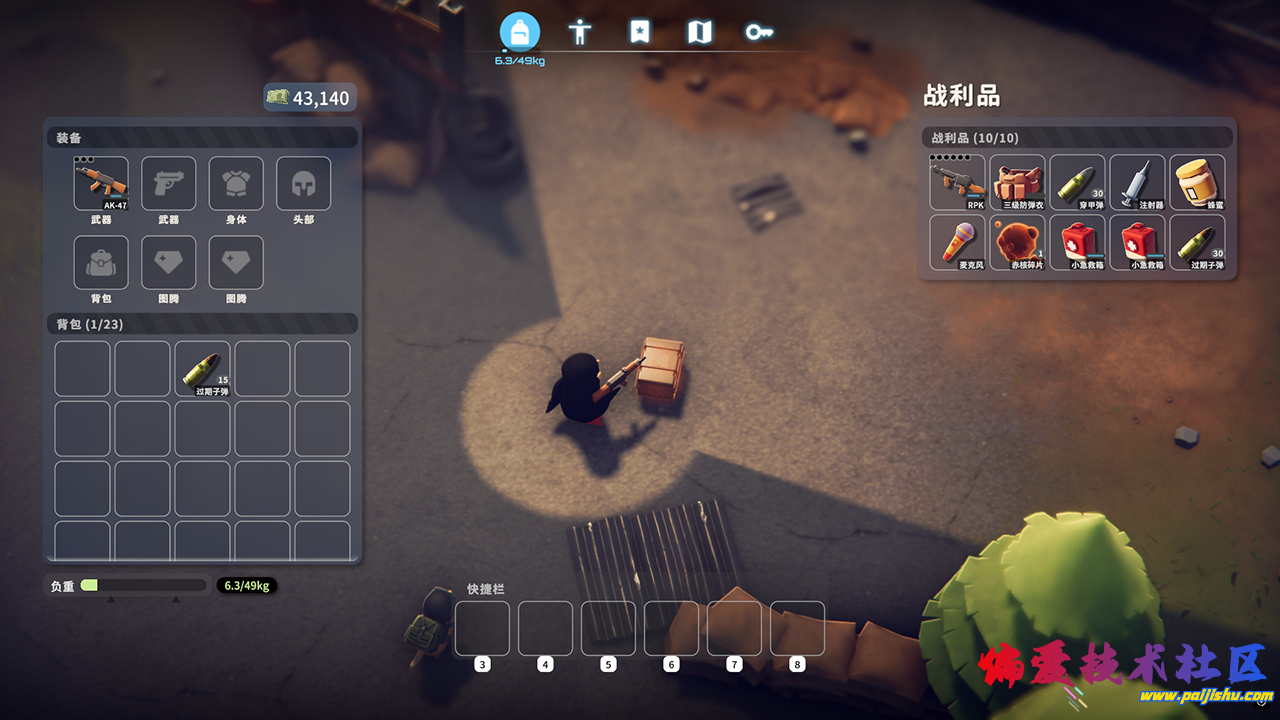Loot the level-three bulletproof vest
This screenshot has height=720, width=1280.
click(x=1017, y=182)
